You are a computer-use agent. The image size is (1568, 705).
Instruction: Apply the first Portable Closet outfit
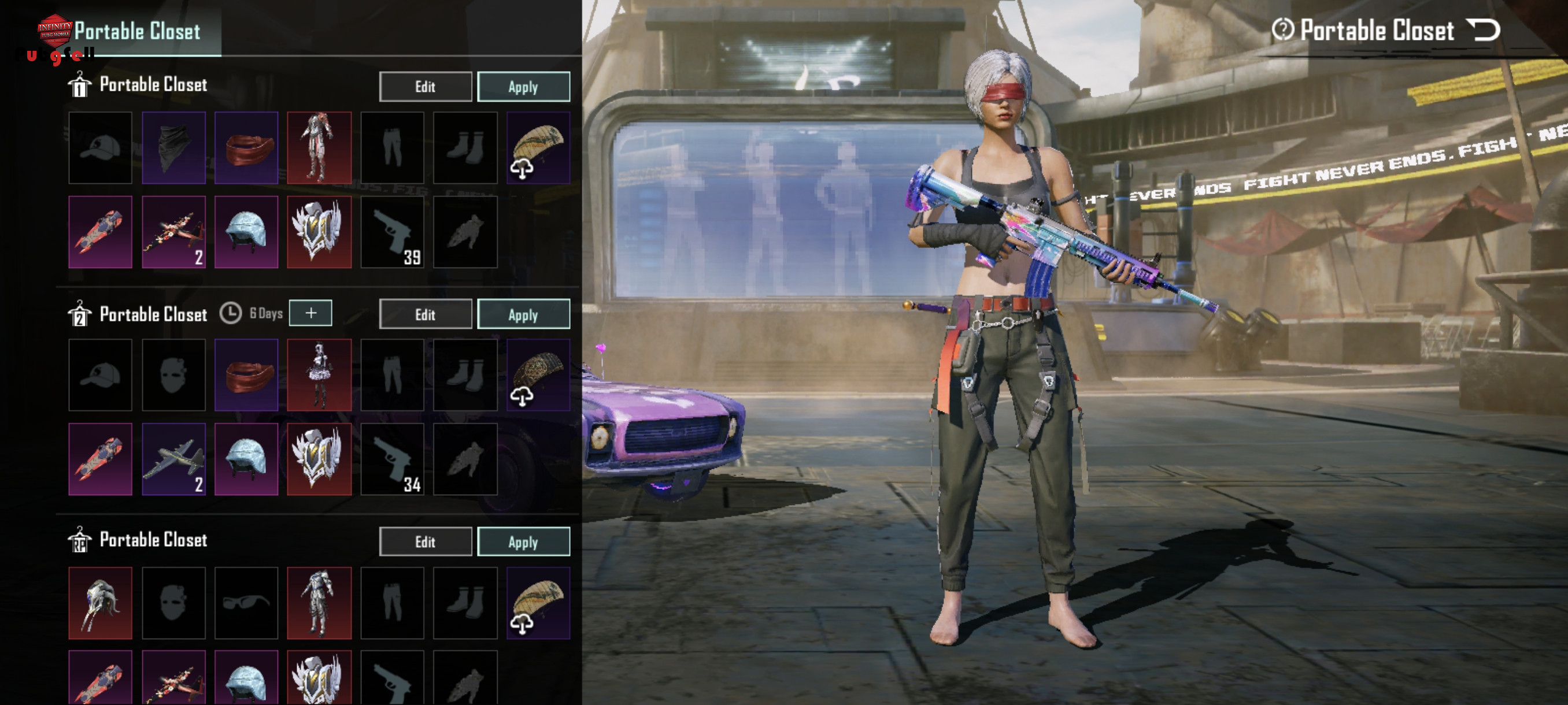(523, 86)
